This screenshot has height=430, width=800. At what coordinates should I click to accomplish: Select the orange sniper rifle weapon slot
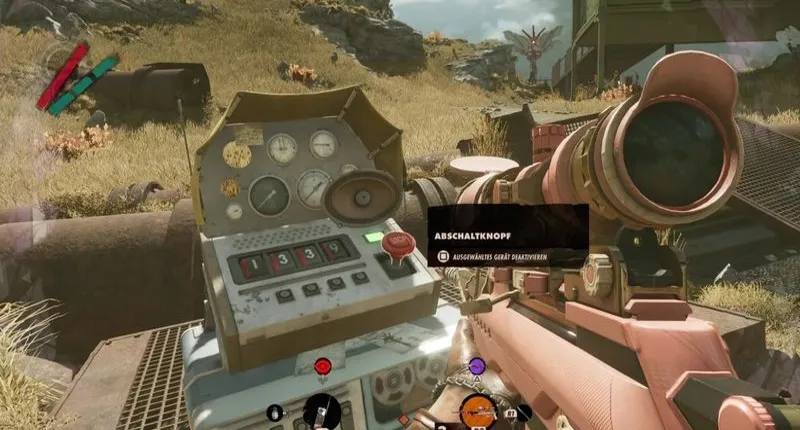pos(478,411)
